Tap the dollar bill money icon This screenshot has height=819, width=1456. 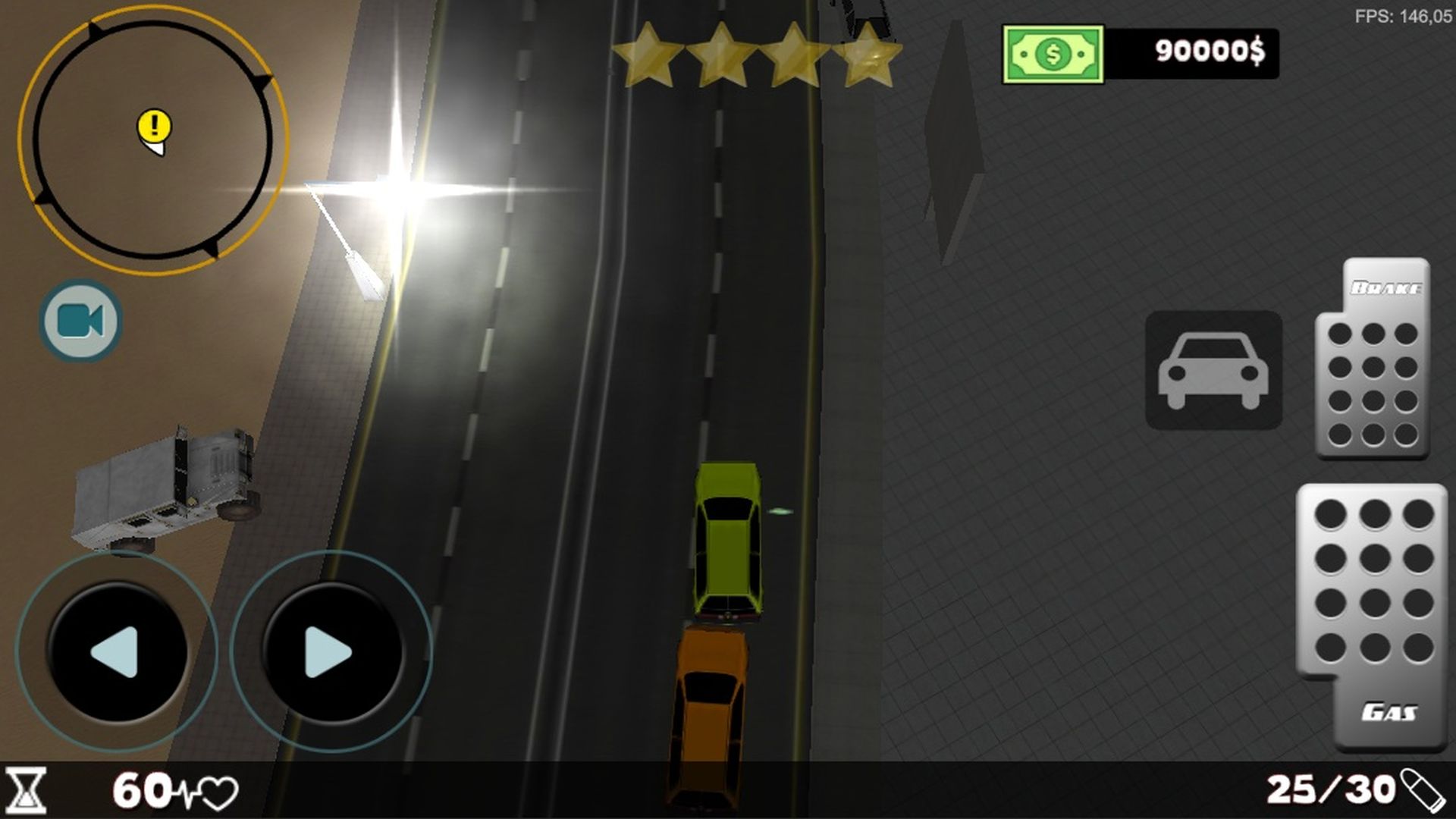pyautogui.click(x=1052, y=52)
